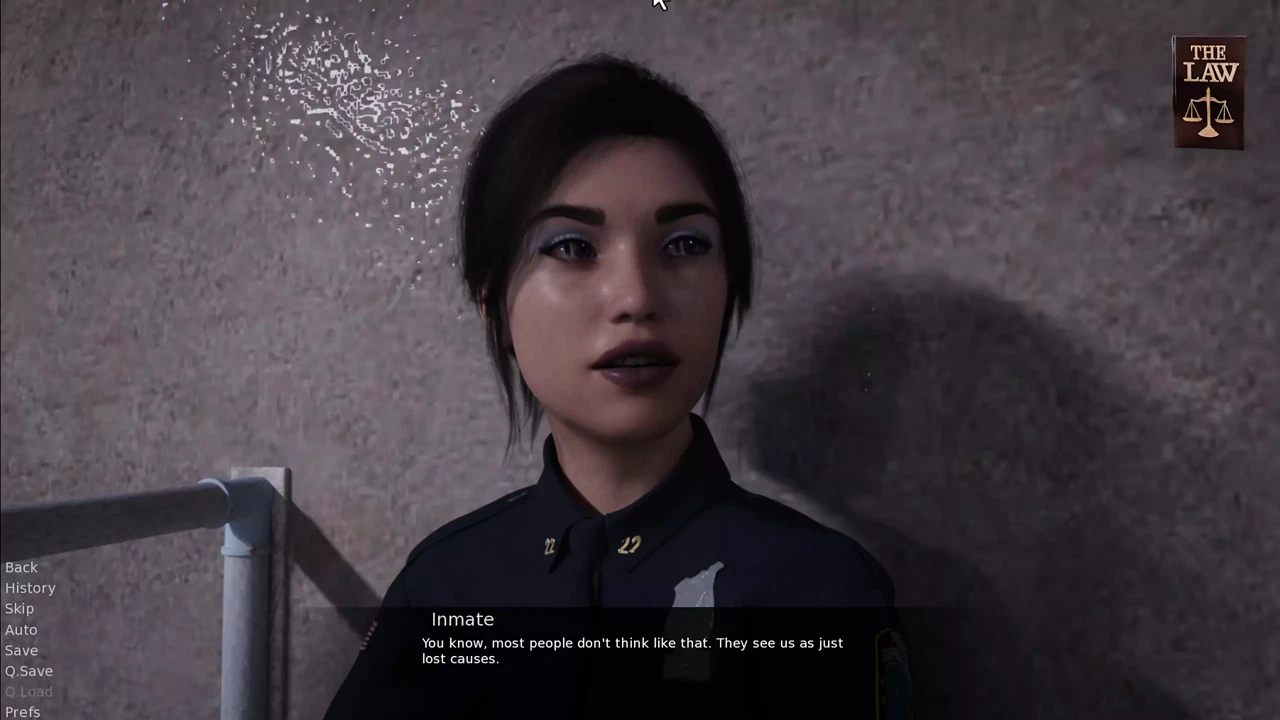Select Skip from the quick menu
The height and width of the screenshot is (720, 1280).
point(19,608)
